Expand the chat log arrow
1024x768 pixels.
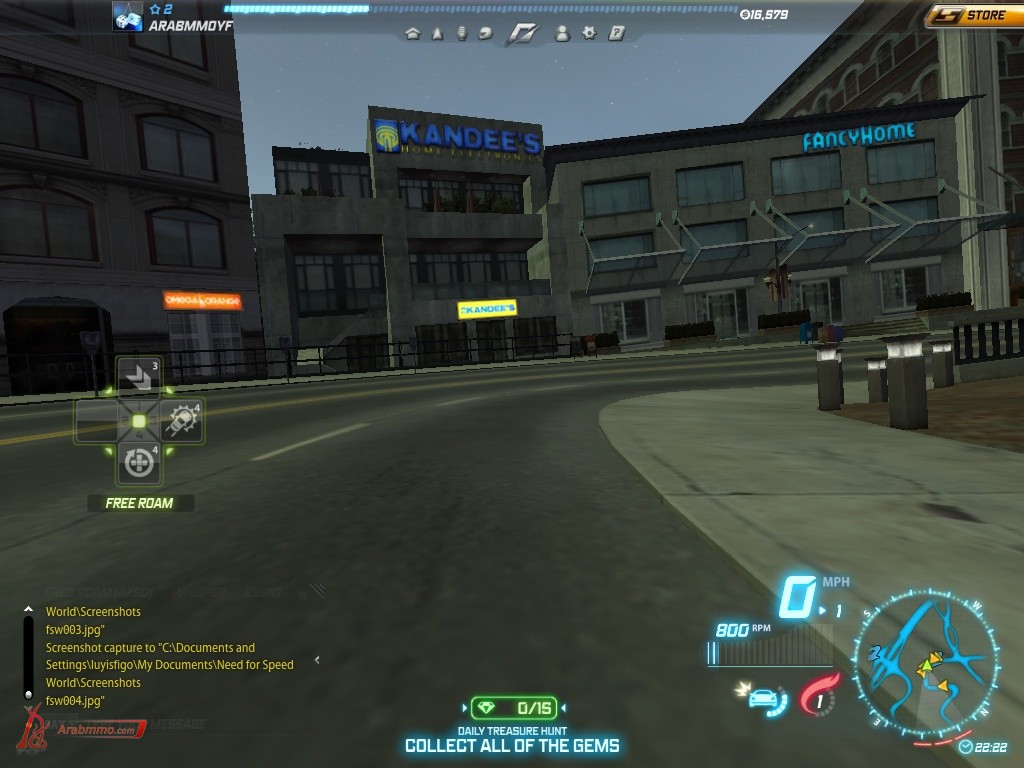[x=317, y=660]
